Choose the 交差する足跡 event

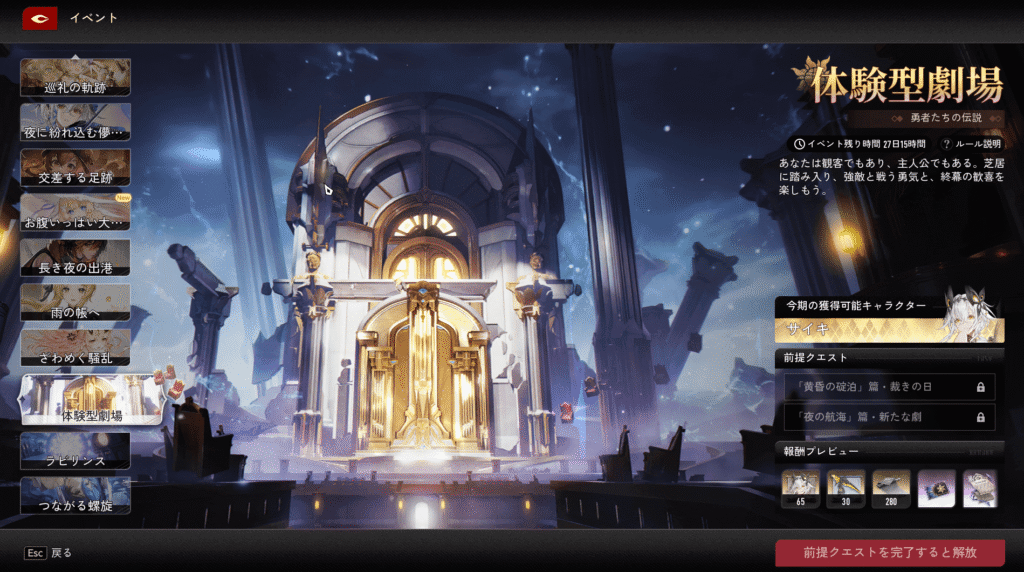click(x=75, y=167)
